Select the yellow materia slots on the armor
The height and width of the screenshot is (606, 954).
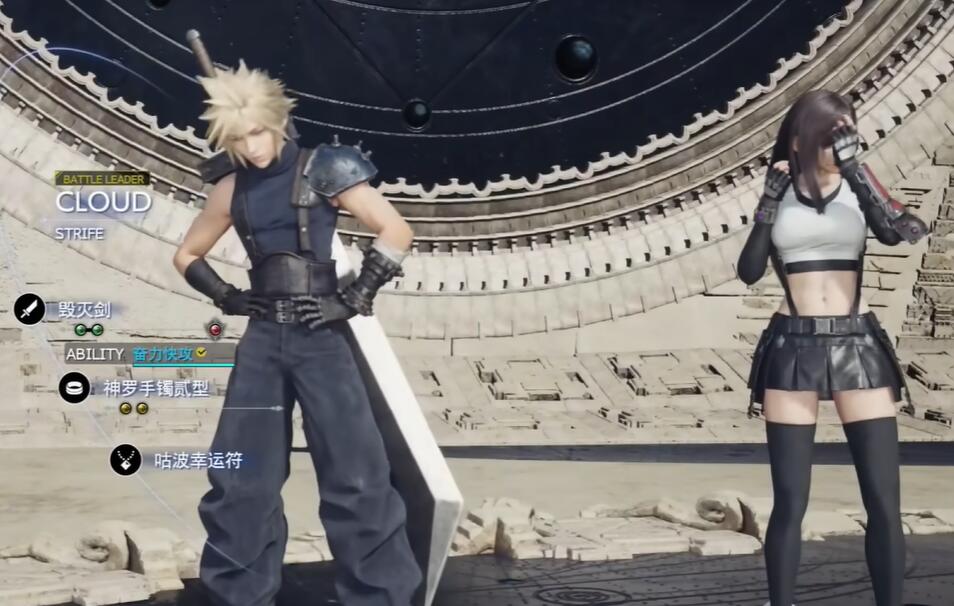click(x=134, y=408)
